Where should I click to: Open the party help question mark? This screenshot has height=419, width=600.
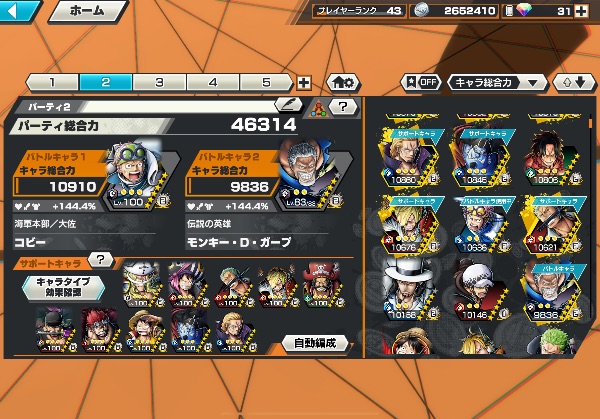click(343, 105)
